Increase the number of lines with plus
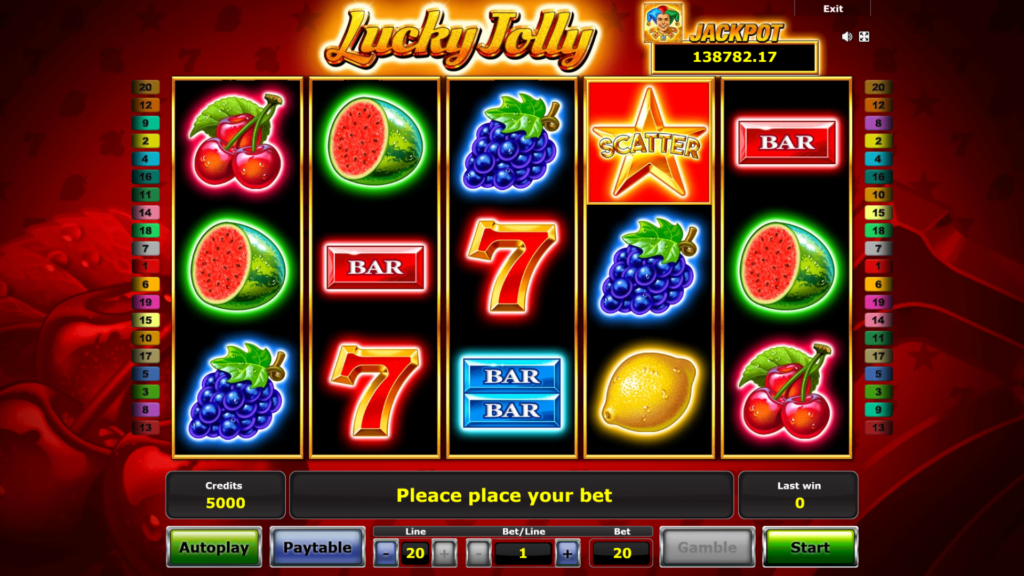The height and width of the screenshot is (576, 1024). (445, 553)
